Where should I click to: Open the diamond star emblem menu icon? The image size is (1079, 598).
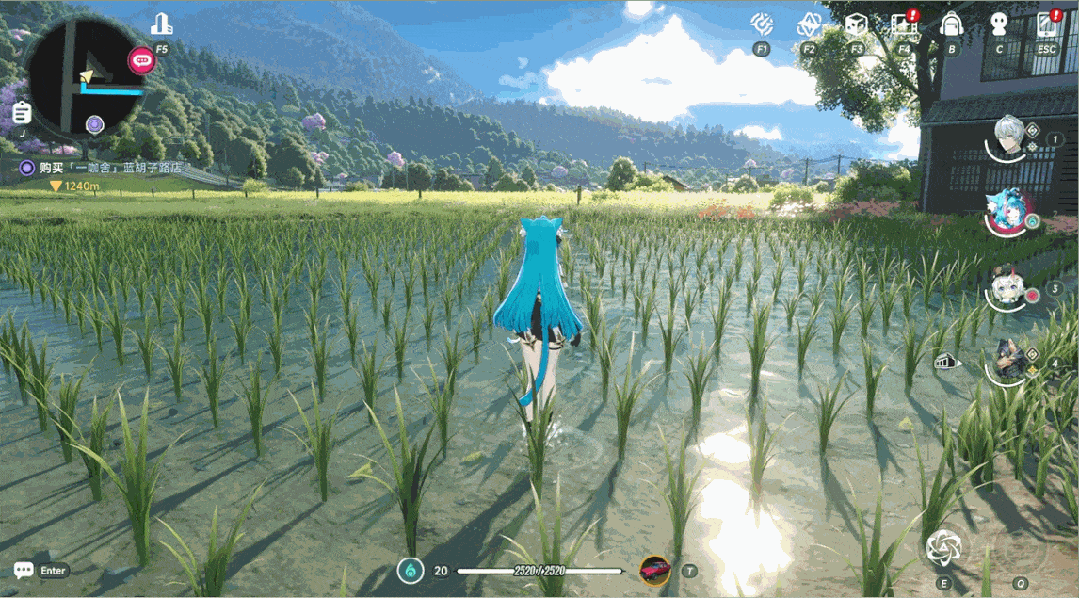pyautogui.click(x=808, y=23)
